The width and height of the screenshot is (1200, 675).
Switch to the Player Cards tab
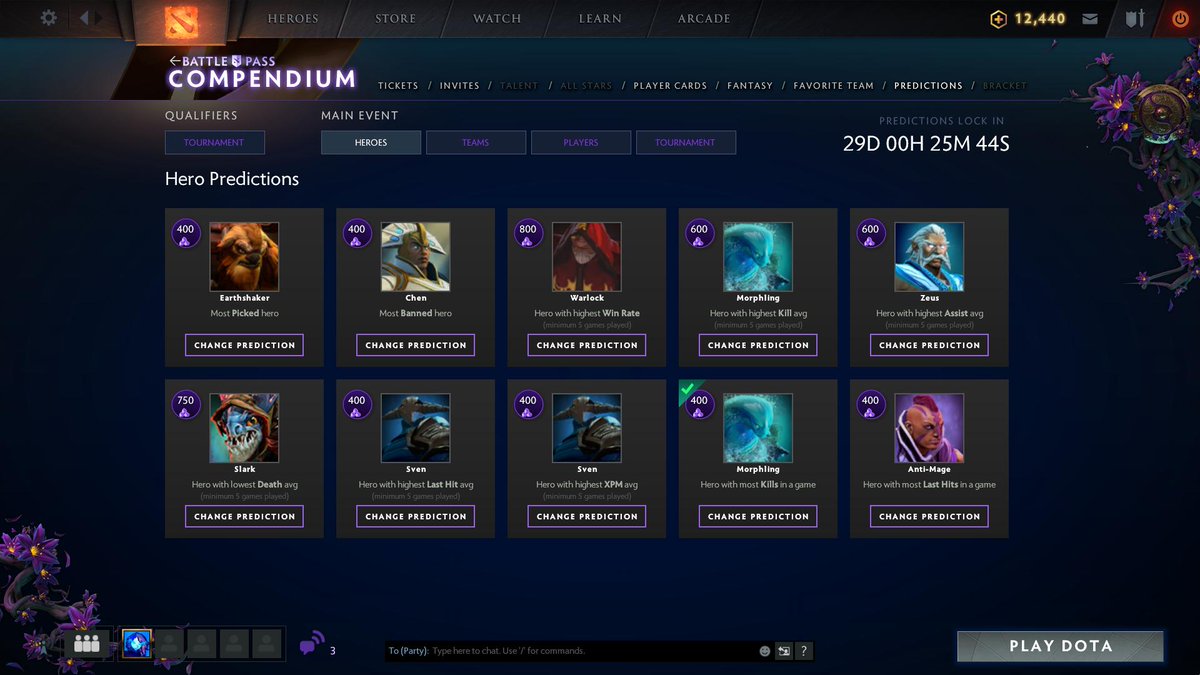pyautogui.click(x=670, y=86)
